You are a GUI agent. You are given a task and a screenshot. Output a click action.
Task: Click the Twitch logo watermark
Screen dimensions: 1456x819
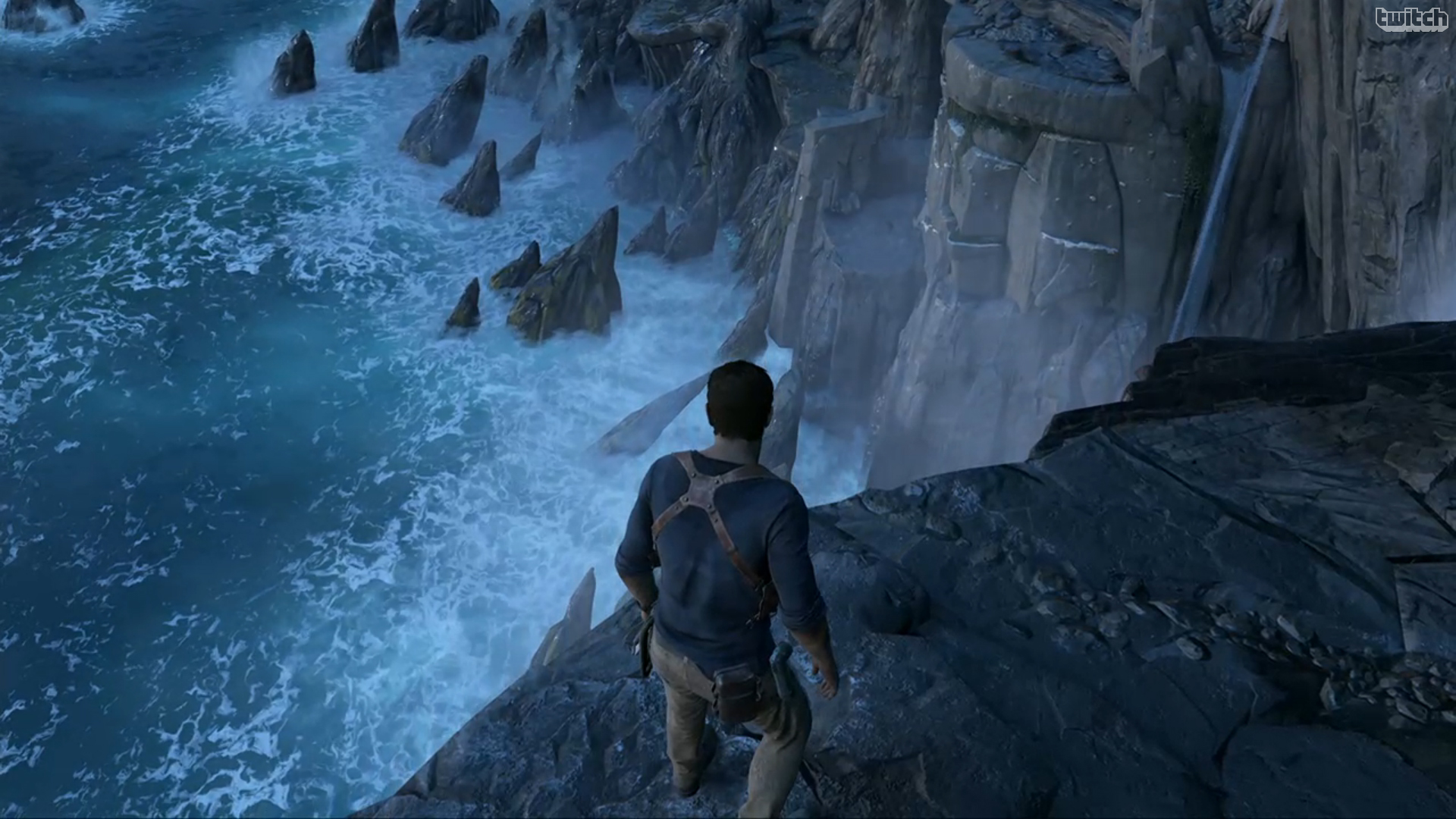(x=1410, y=19)
